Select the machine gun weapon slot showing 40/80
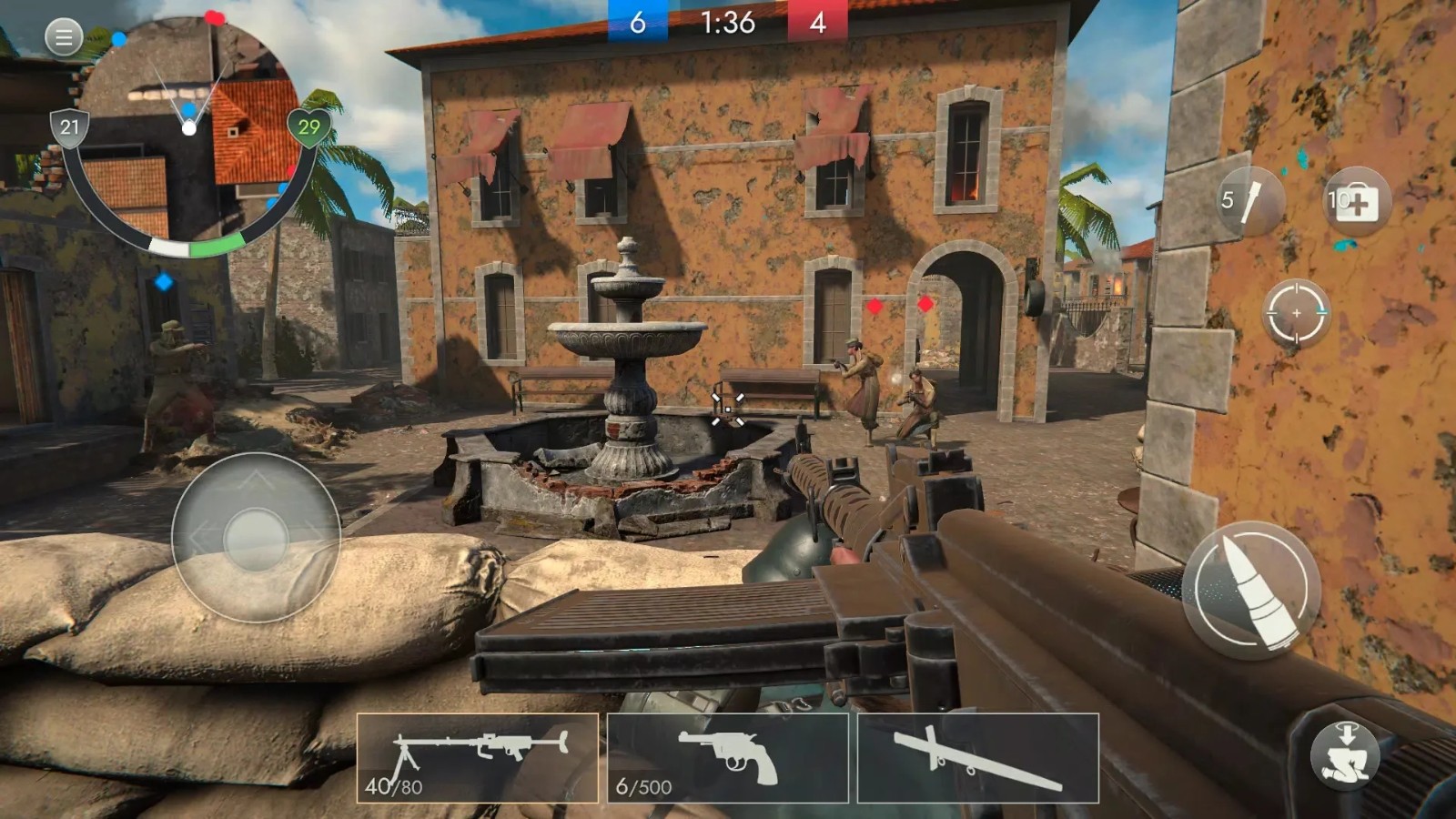 tap(480, 753)
